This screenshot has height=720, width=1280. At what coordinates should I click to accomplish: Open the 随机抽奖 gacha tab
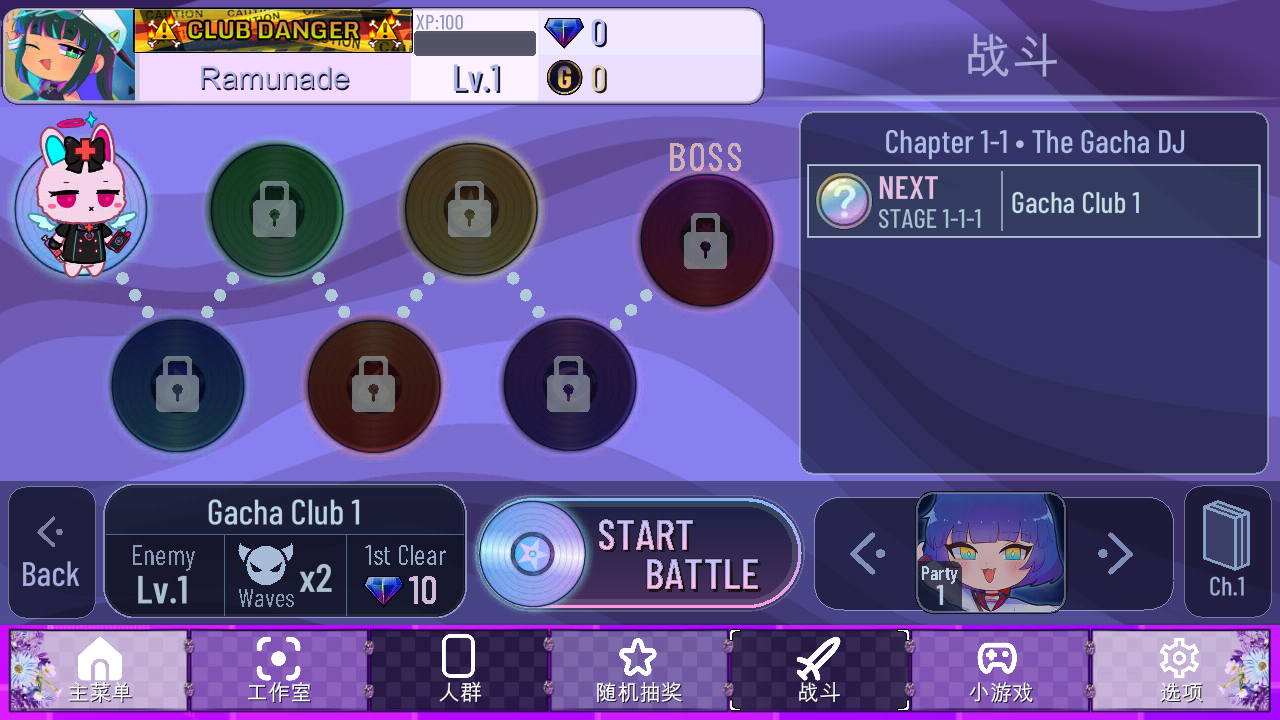(x=638, y=670)
